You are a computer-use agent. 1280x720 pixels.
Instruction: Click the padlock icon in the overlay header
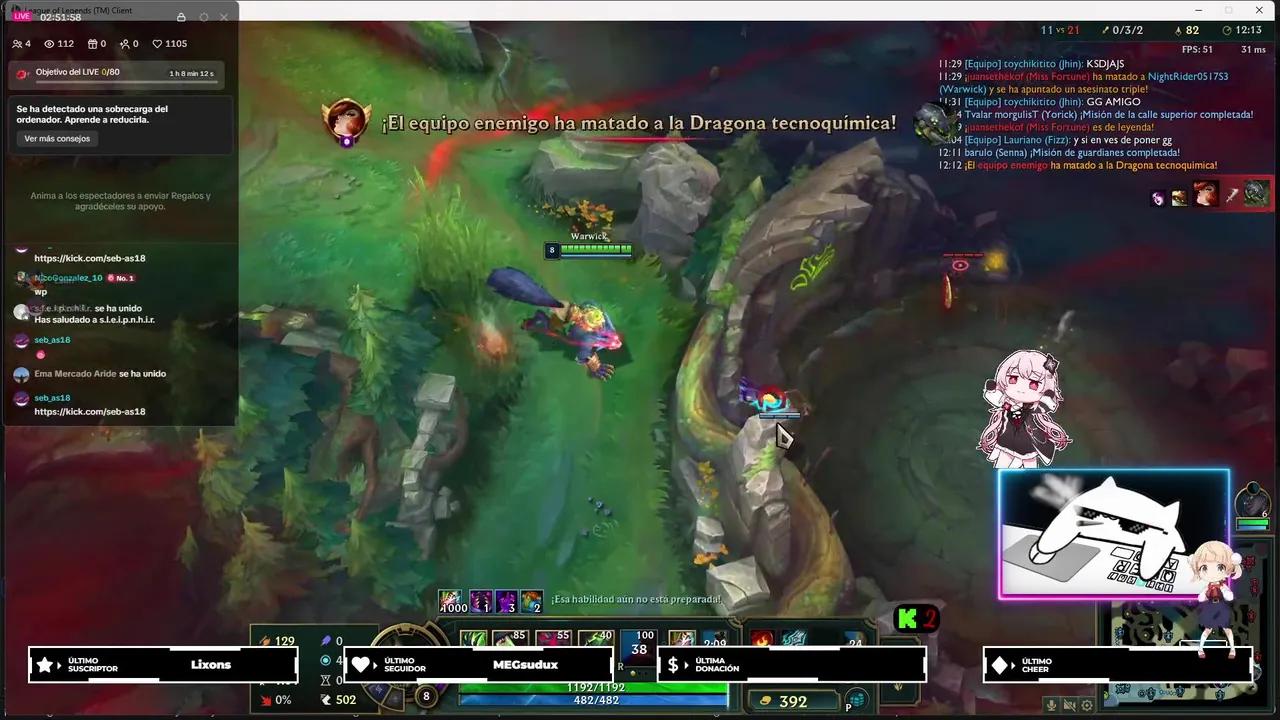click(181, 17)
